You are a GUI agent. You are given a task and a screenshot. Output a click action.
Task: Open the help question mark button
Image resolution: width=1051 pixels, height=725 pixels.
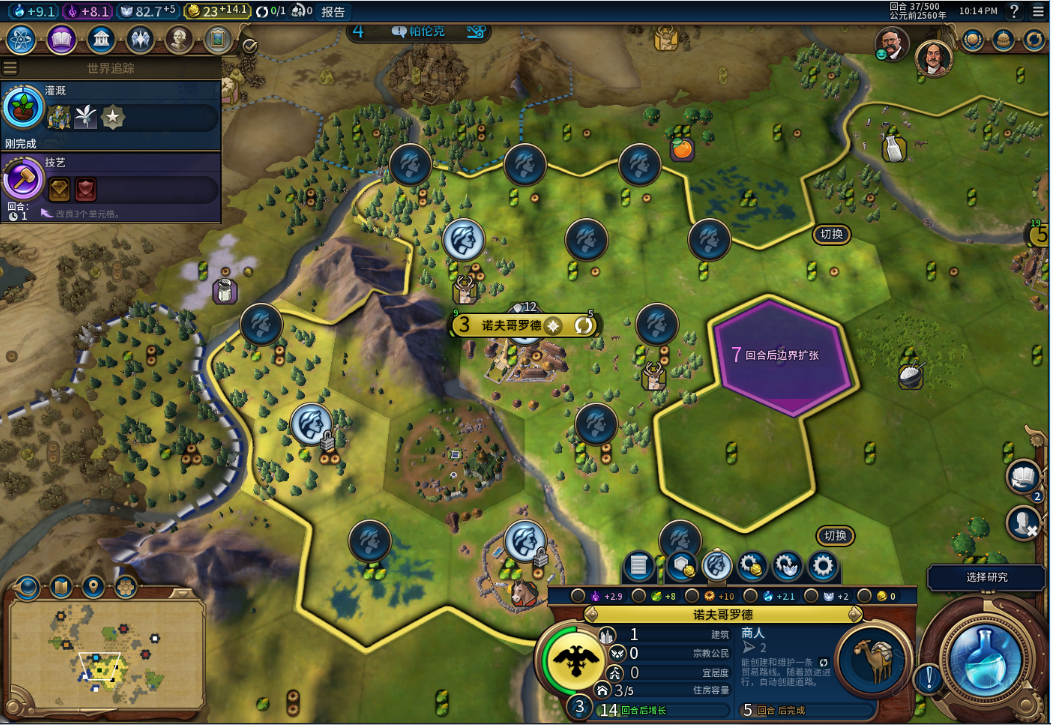pyautogui.click(x=1013, y=12)
